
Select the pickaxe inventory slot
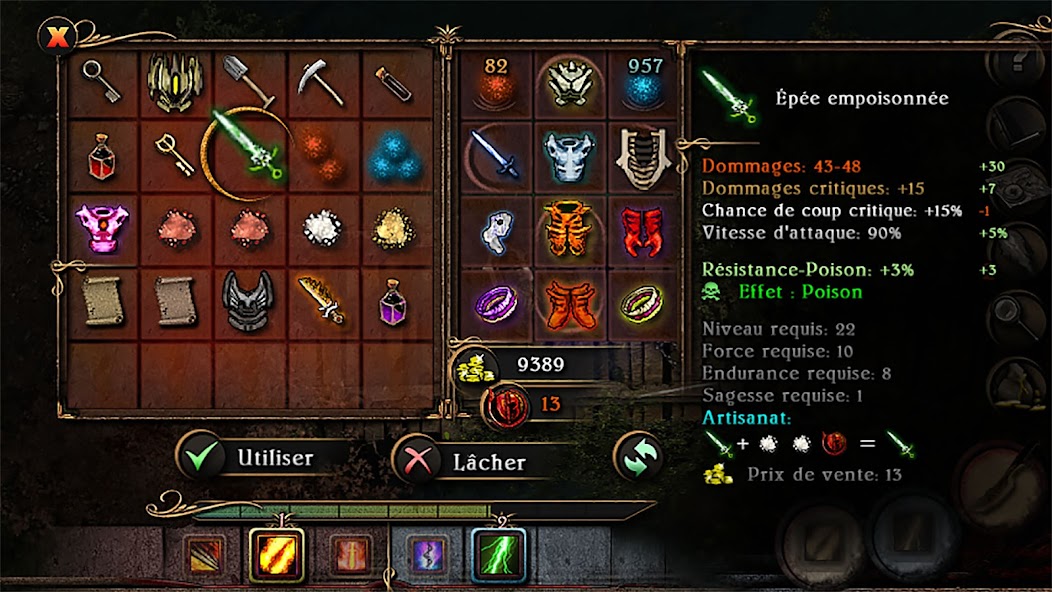[x=320, y=83]
